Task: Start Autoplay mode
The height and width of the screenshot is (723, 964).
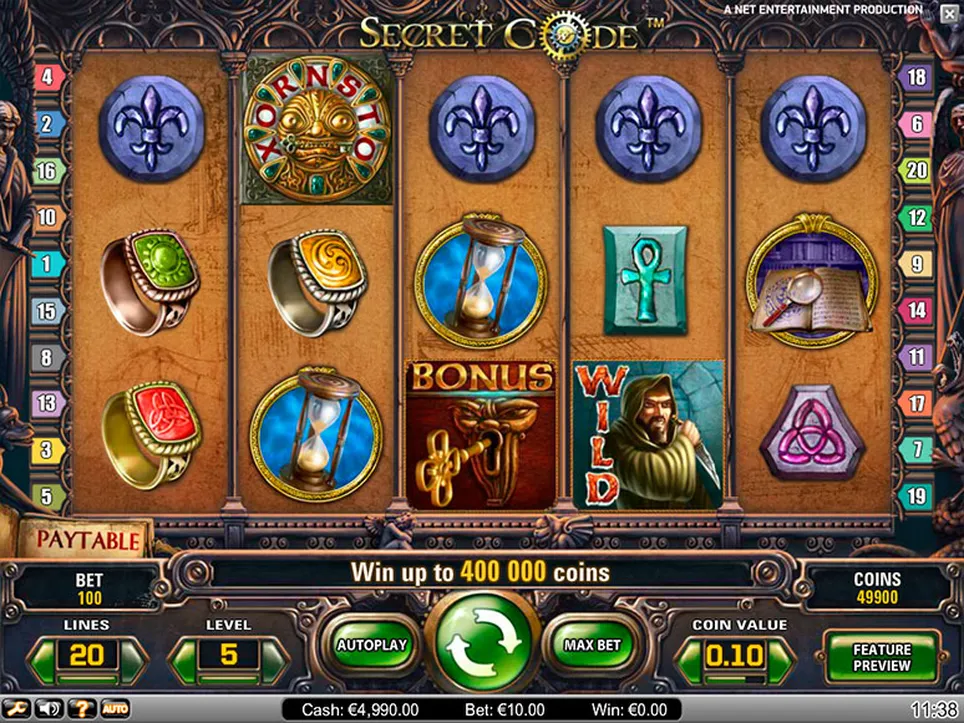Action: pyautogui.click(x=372, y=645)
